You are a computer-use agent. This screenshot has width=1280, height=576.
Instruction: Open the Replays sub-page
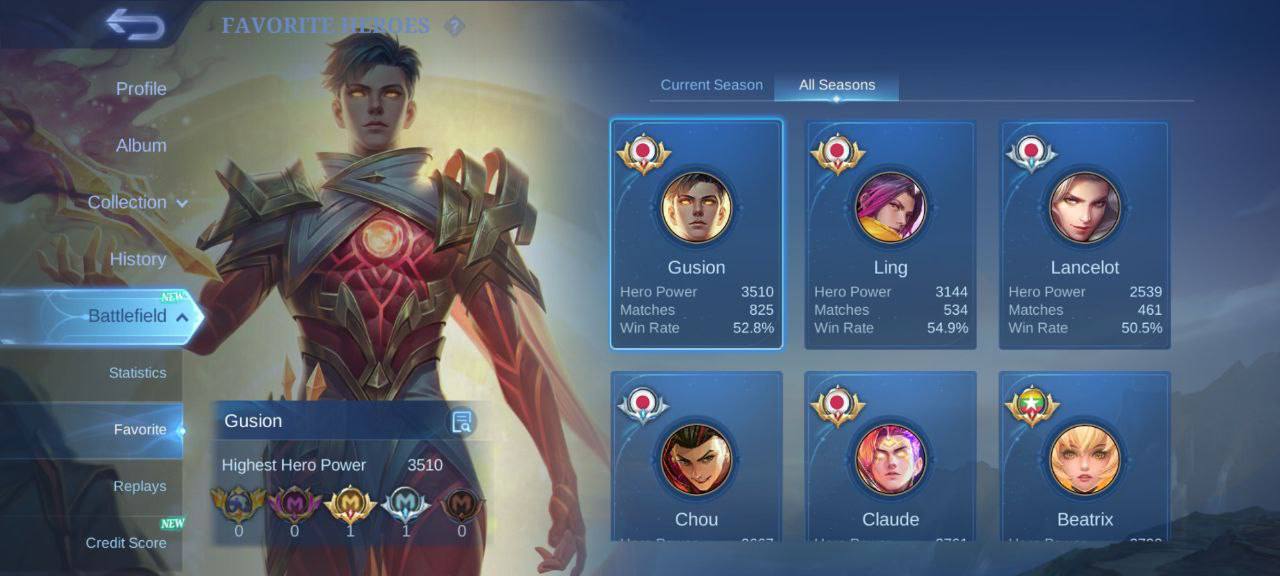(140, 486)
